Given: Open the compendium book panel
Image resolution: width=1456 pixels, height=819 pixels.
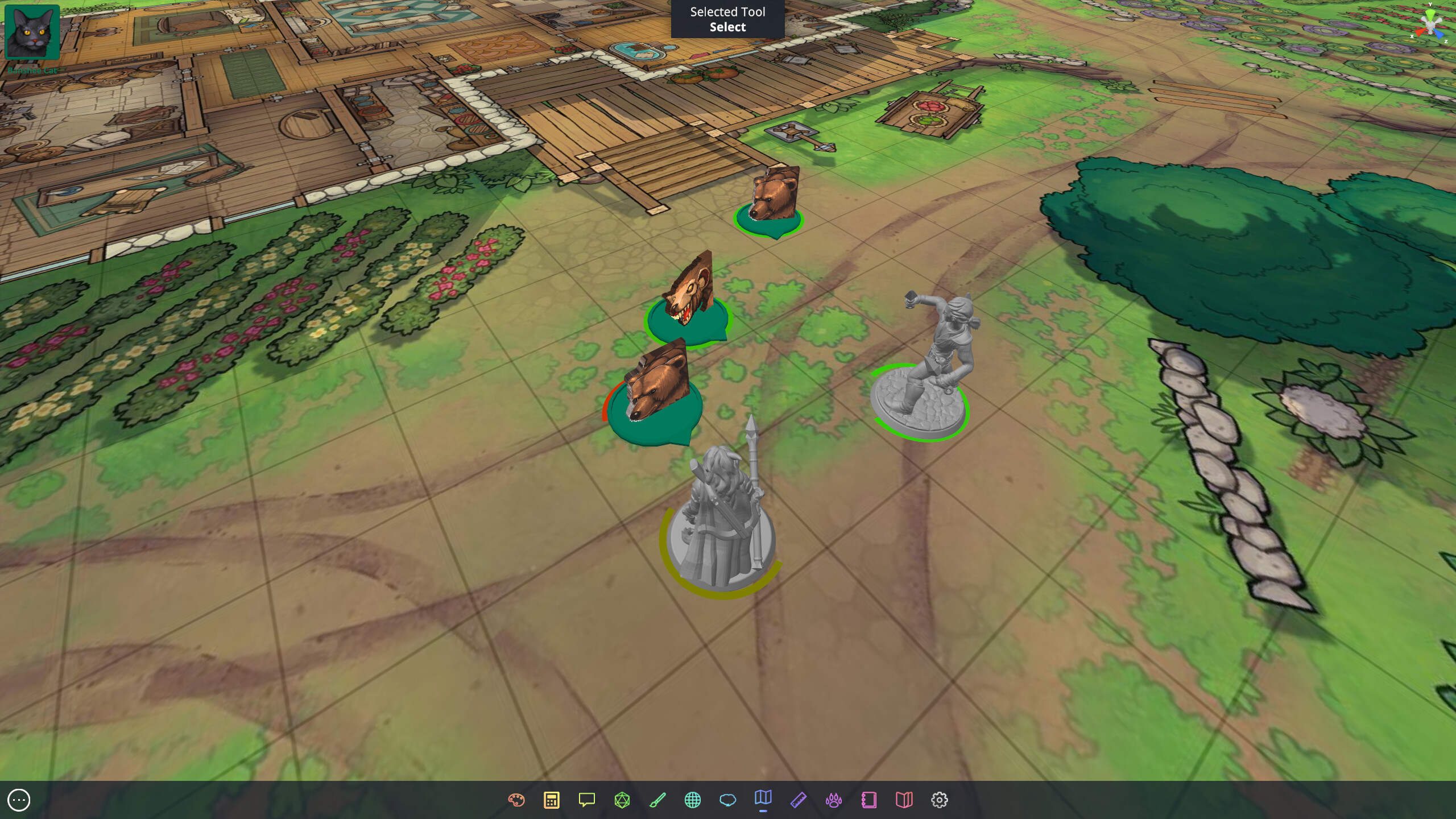Looking at the screenshot, I should [x=904, y=799].
